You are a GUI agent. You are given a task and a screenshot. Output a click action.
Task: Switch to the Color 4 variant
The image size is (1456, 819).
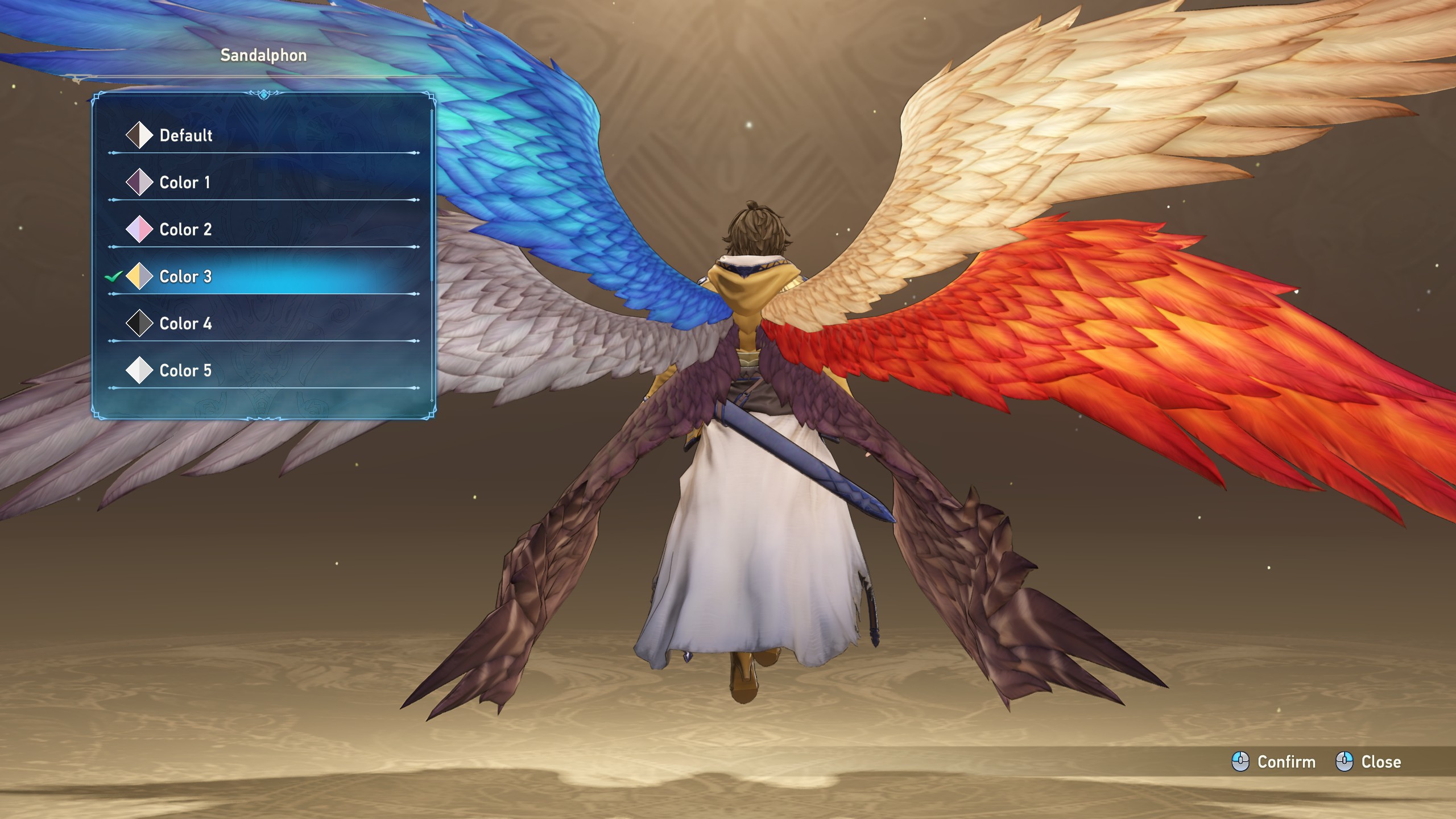[x=185, y=324]
